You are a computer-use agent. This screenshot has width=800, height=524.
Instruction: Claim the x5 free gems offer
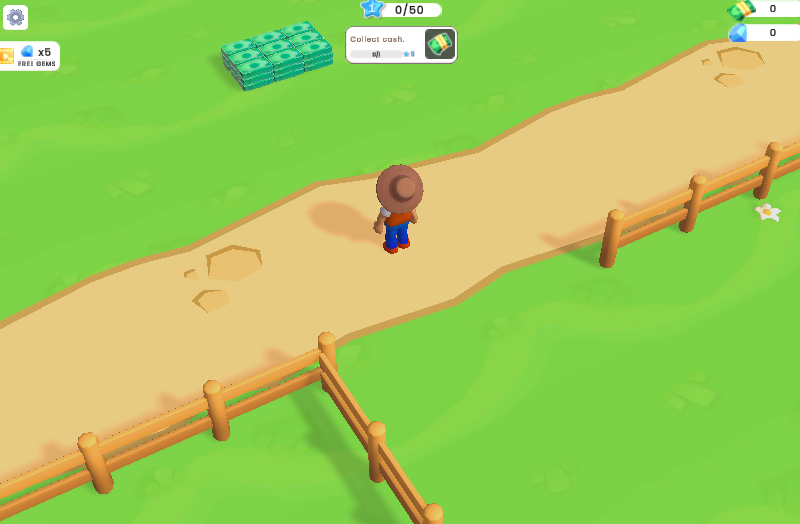[30, 56]
